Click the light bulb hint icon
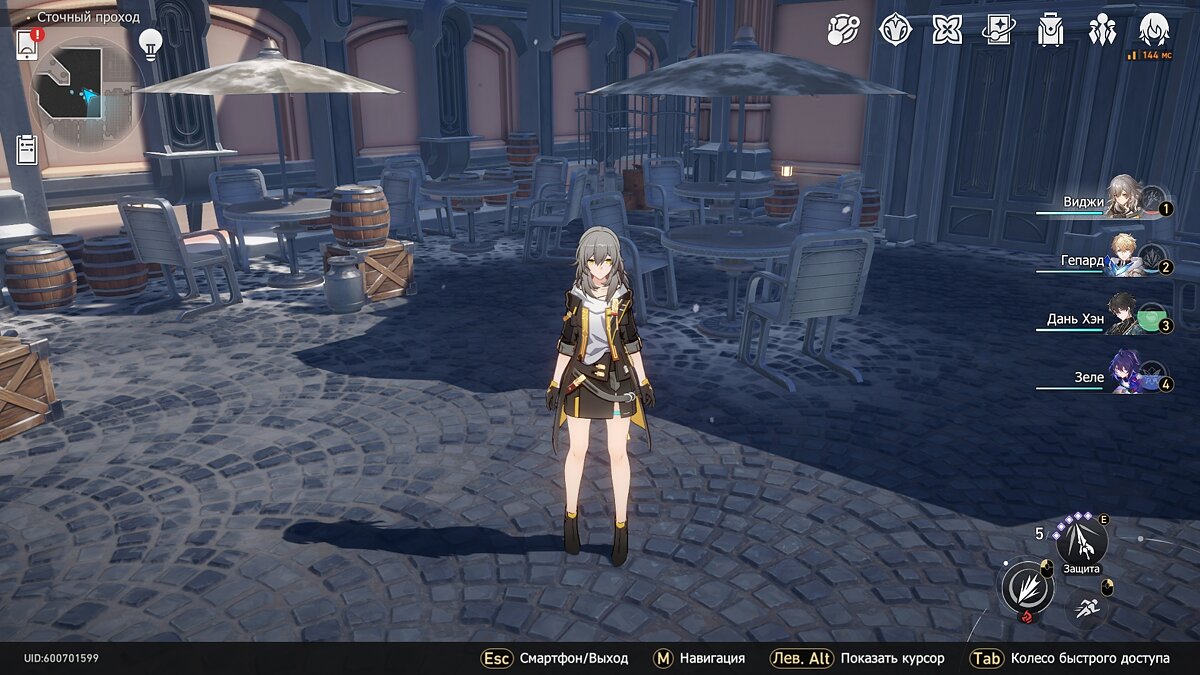The width and height of the screenshot is (1200, 675). [x=151, y=44]
